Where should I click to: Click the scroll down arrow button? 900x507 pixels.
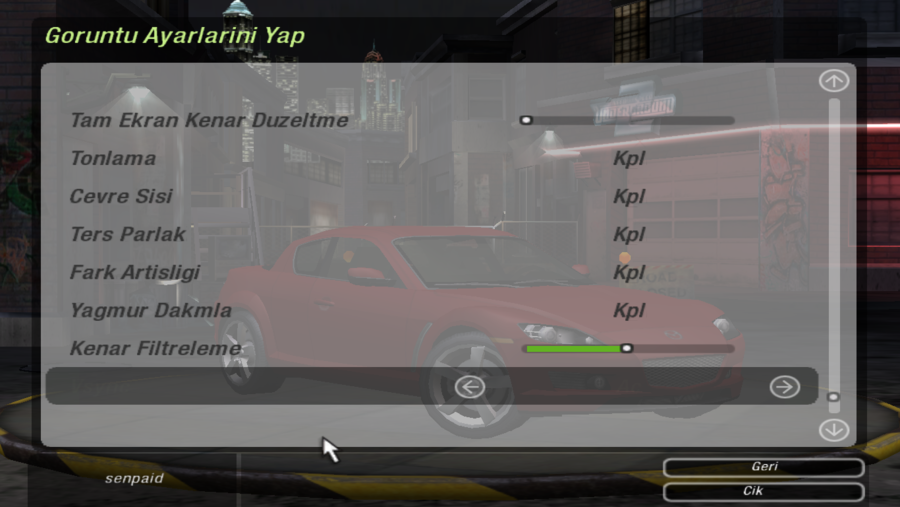coord(833,430)
